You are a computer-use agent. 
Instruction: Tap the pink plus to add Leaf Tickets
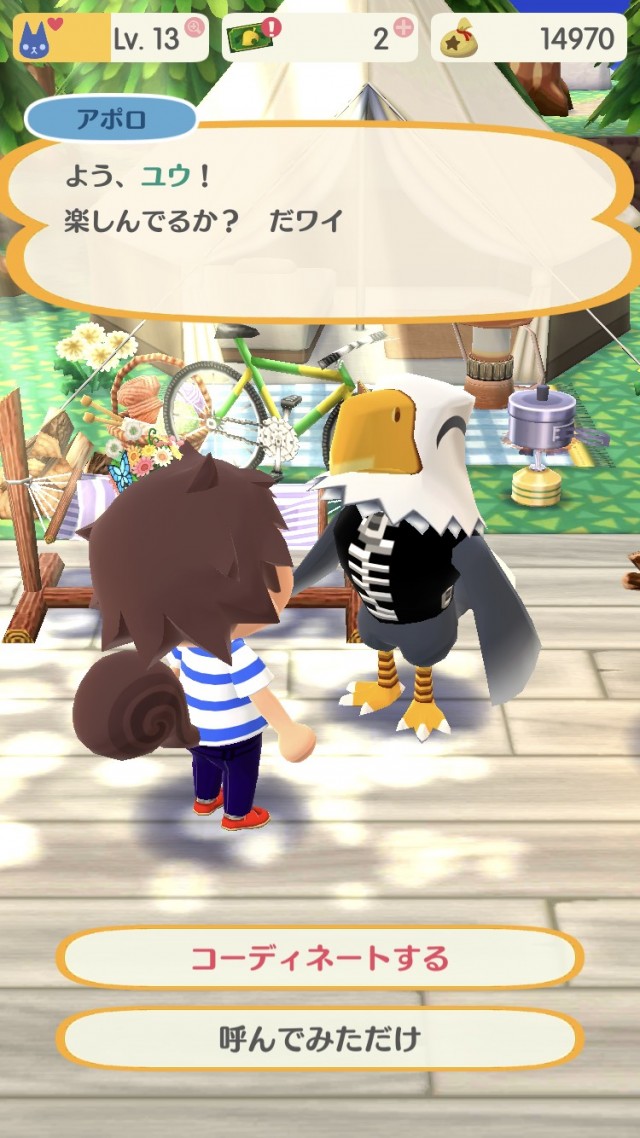pos(406,28)
